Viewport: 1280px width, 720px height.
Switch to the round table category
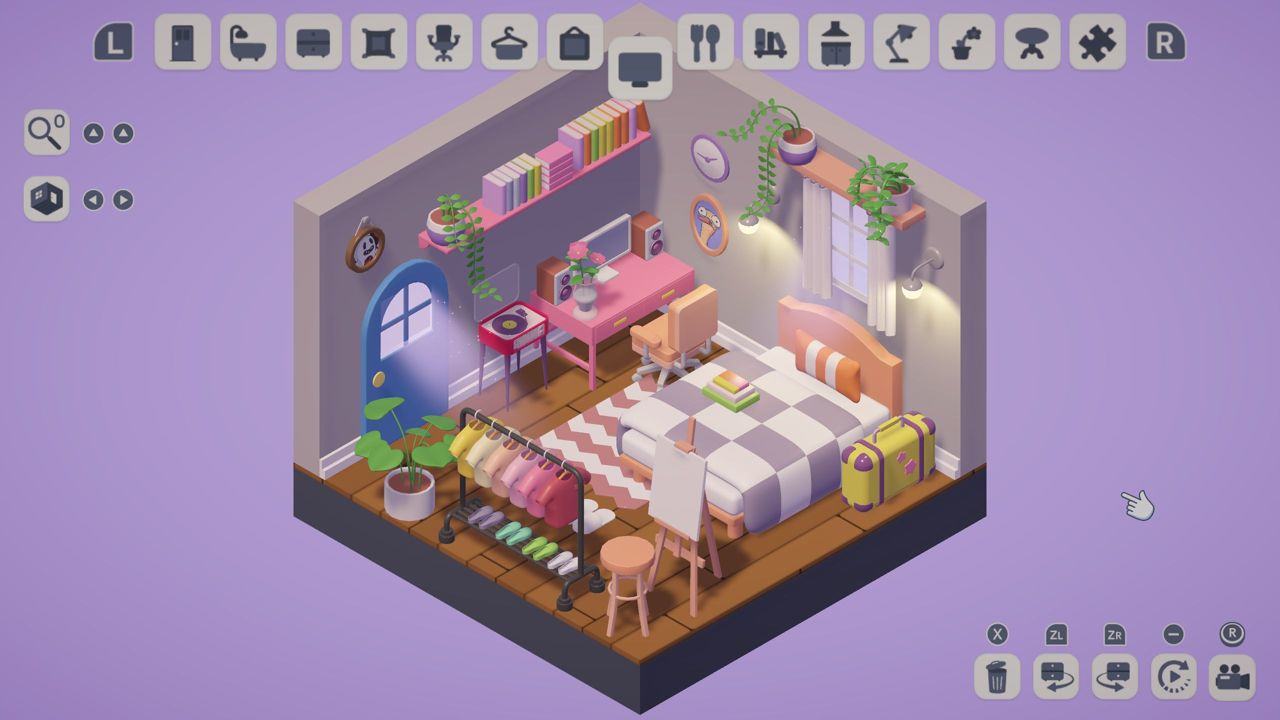(x=1032, y=43)
